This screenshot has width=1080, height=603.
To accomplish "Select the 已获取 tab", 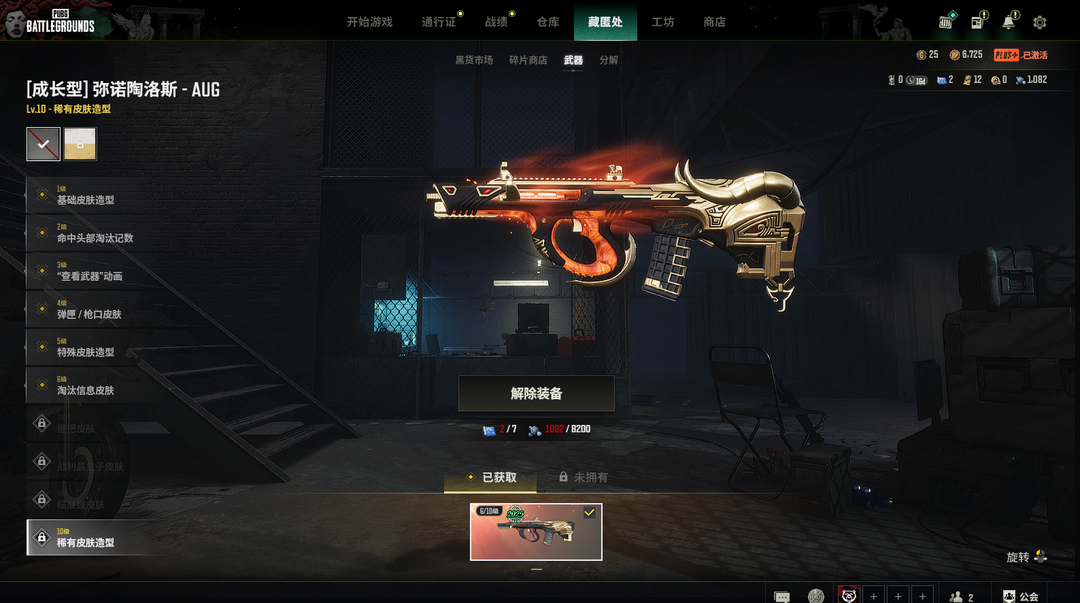I will click(491, 478).
